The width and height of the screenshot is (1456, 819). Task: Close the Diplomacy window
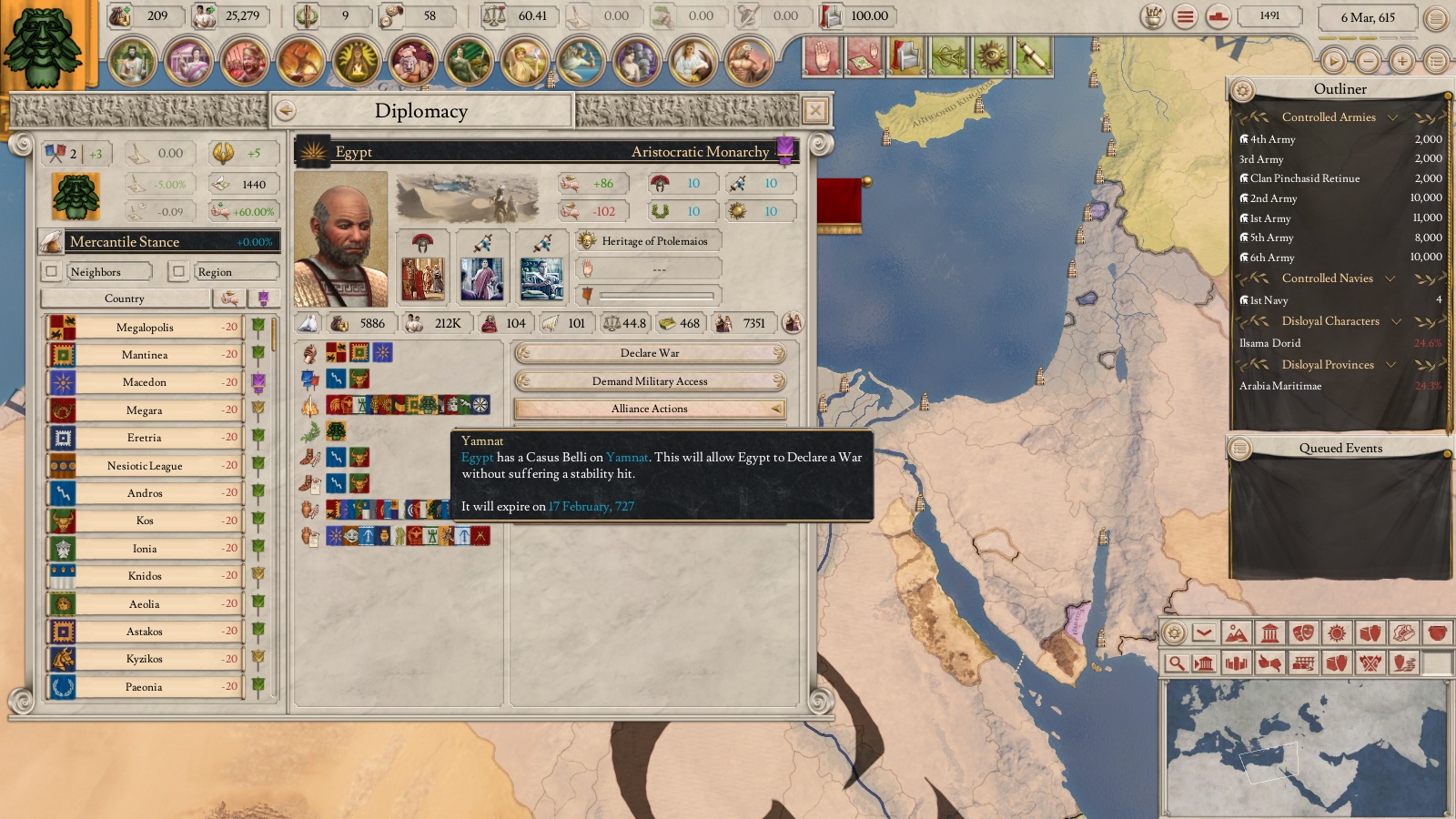(815, 111)
